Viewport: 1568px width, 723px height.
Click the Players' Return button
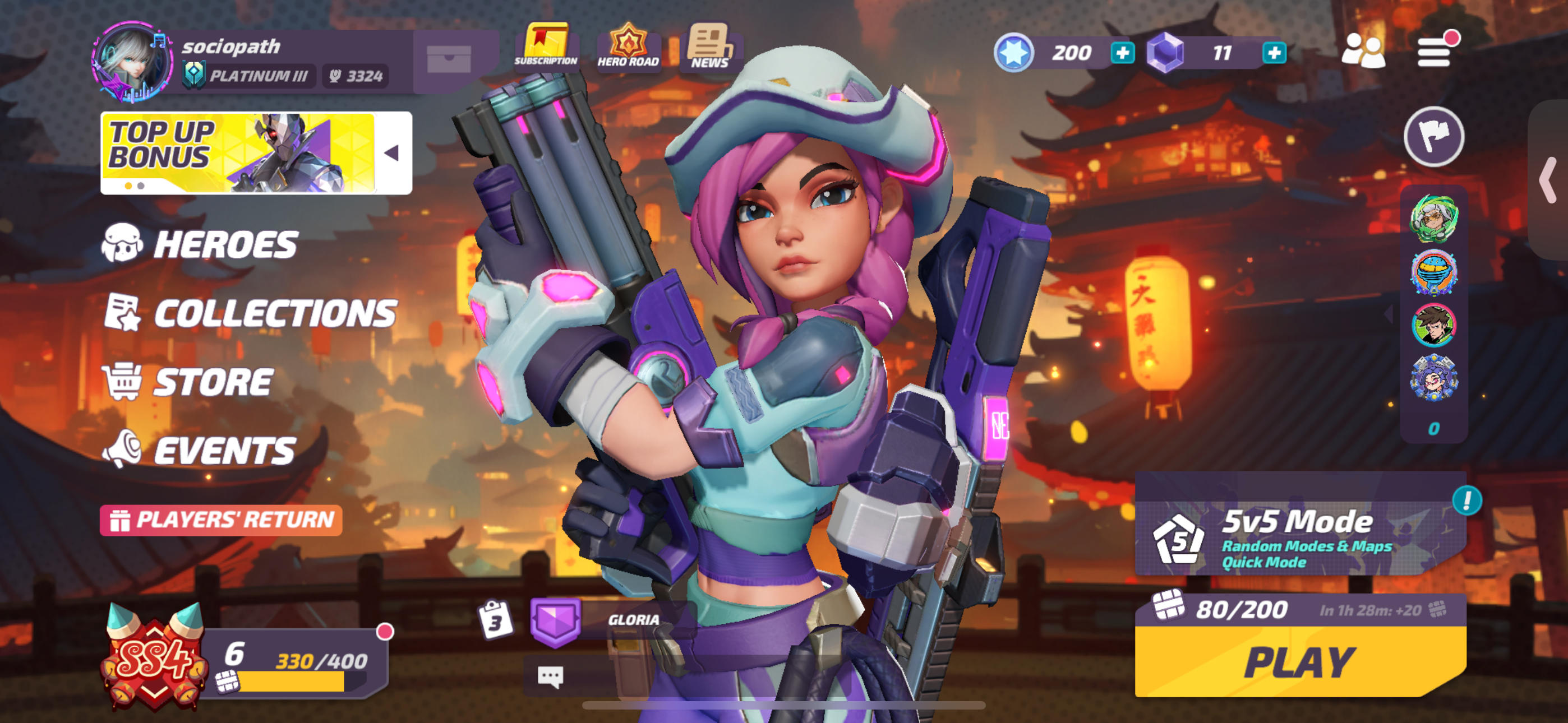[x=221, y=520]
